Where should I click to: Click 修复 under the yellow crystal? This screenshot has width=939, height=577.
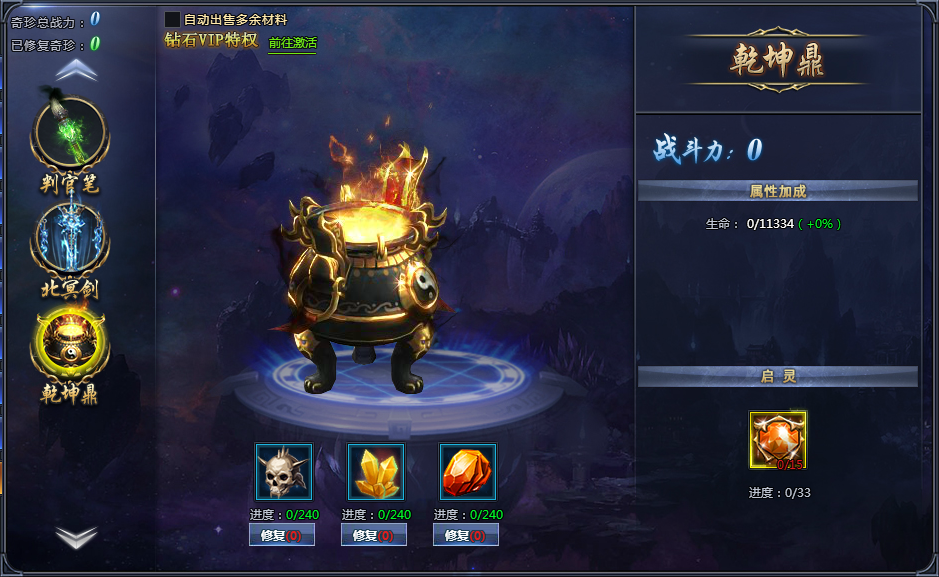(x=374, y=535)
